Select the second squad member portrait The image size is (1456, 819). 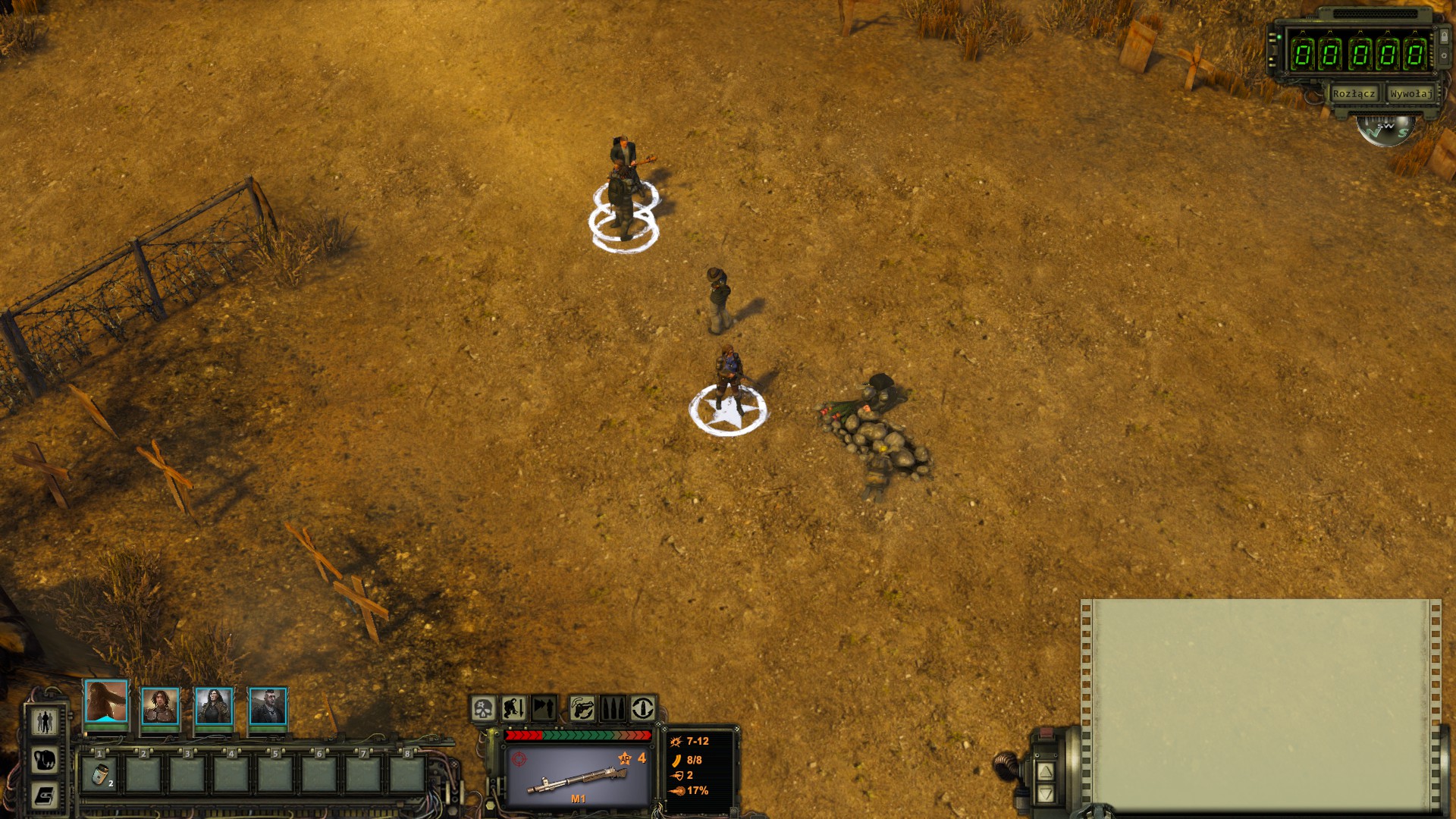160,707
